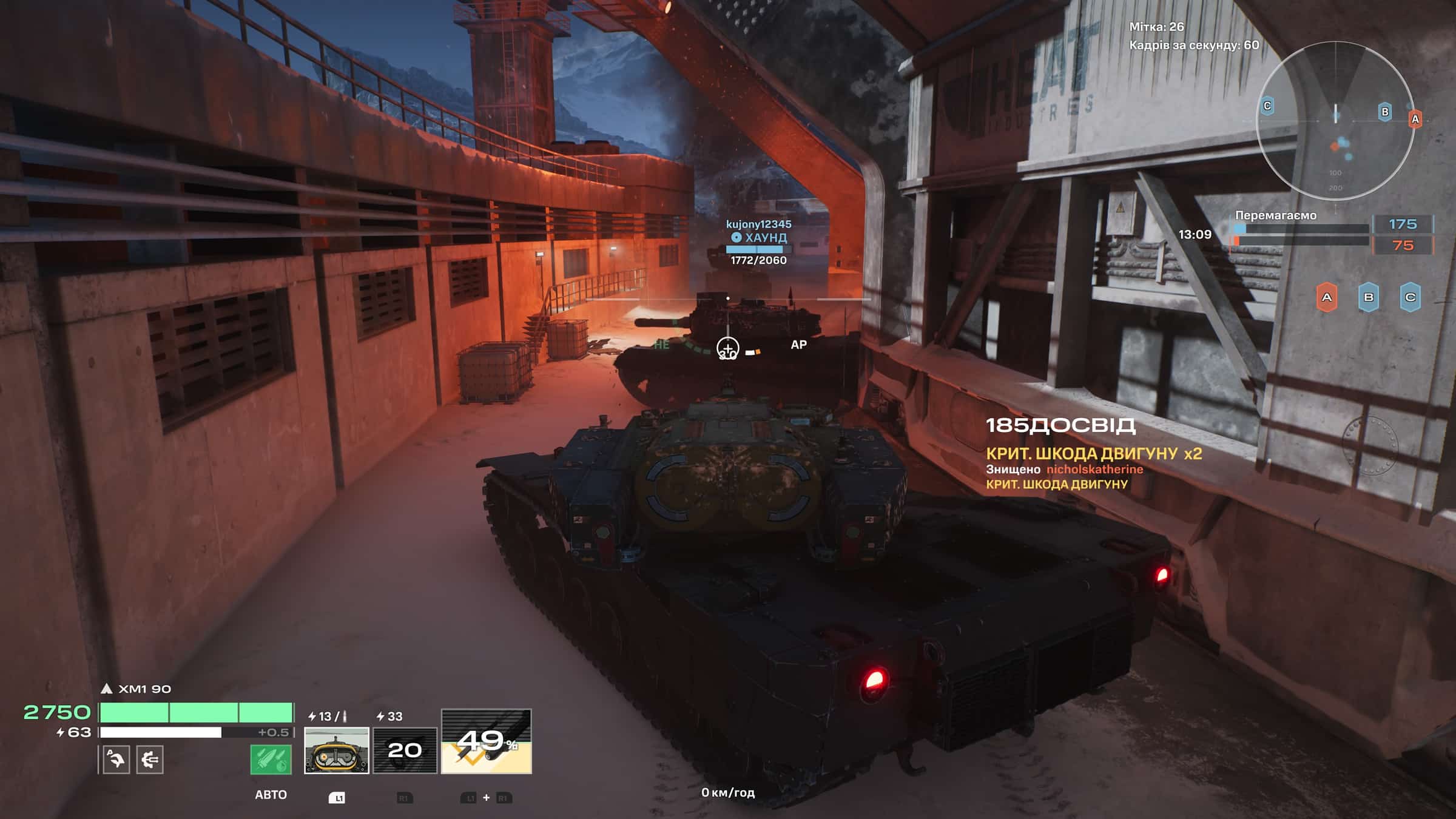Viewport: 1456px width, 819px height.
Task: Click the B point marker on the radar
Action: click(x=1384, y=112)
